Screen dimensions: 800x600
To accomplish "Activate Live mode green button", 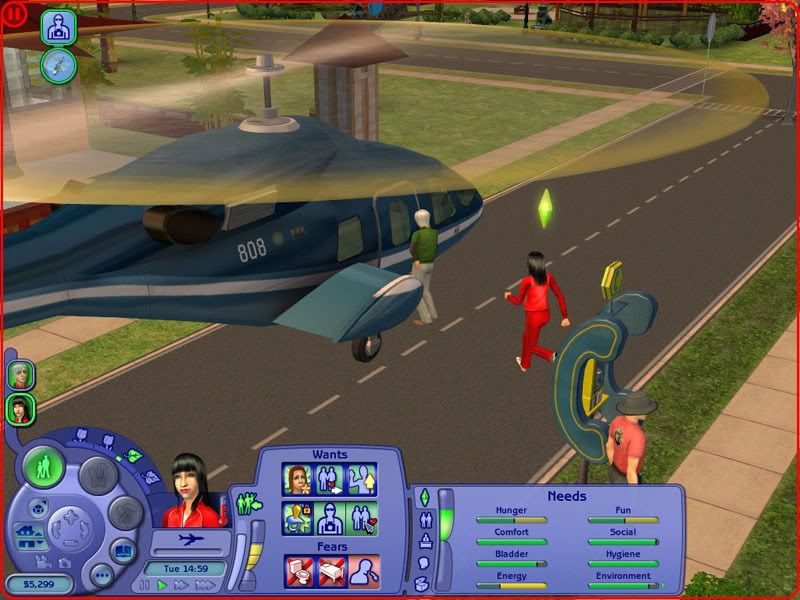I will (x=44, y=467).
